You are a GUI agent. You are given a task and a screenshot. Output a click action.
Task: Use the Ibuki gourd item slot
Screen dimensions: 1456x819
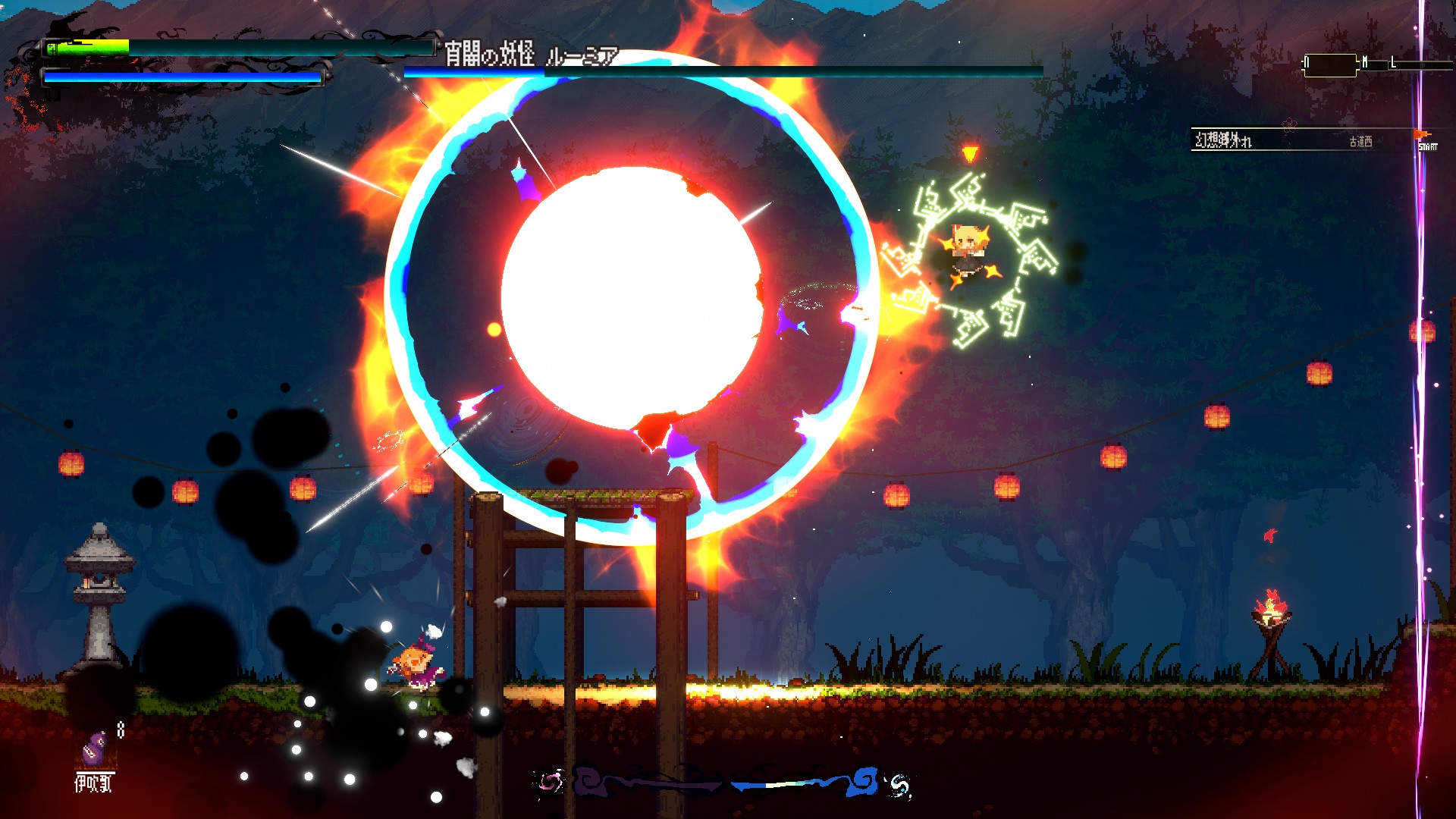tap(94, 749)
